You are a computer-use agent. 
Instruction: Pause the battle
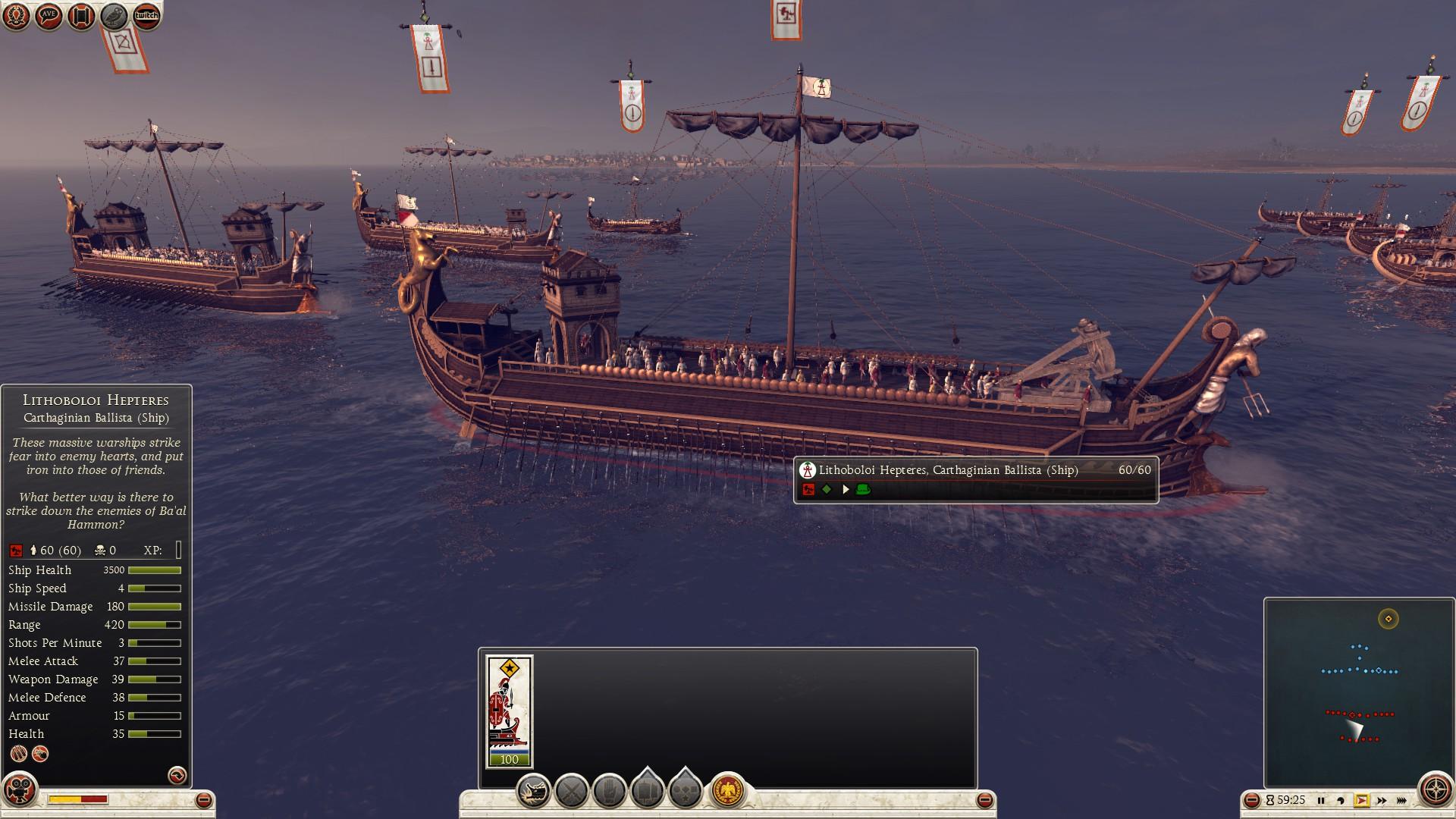pos(1321,800)
